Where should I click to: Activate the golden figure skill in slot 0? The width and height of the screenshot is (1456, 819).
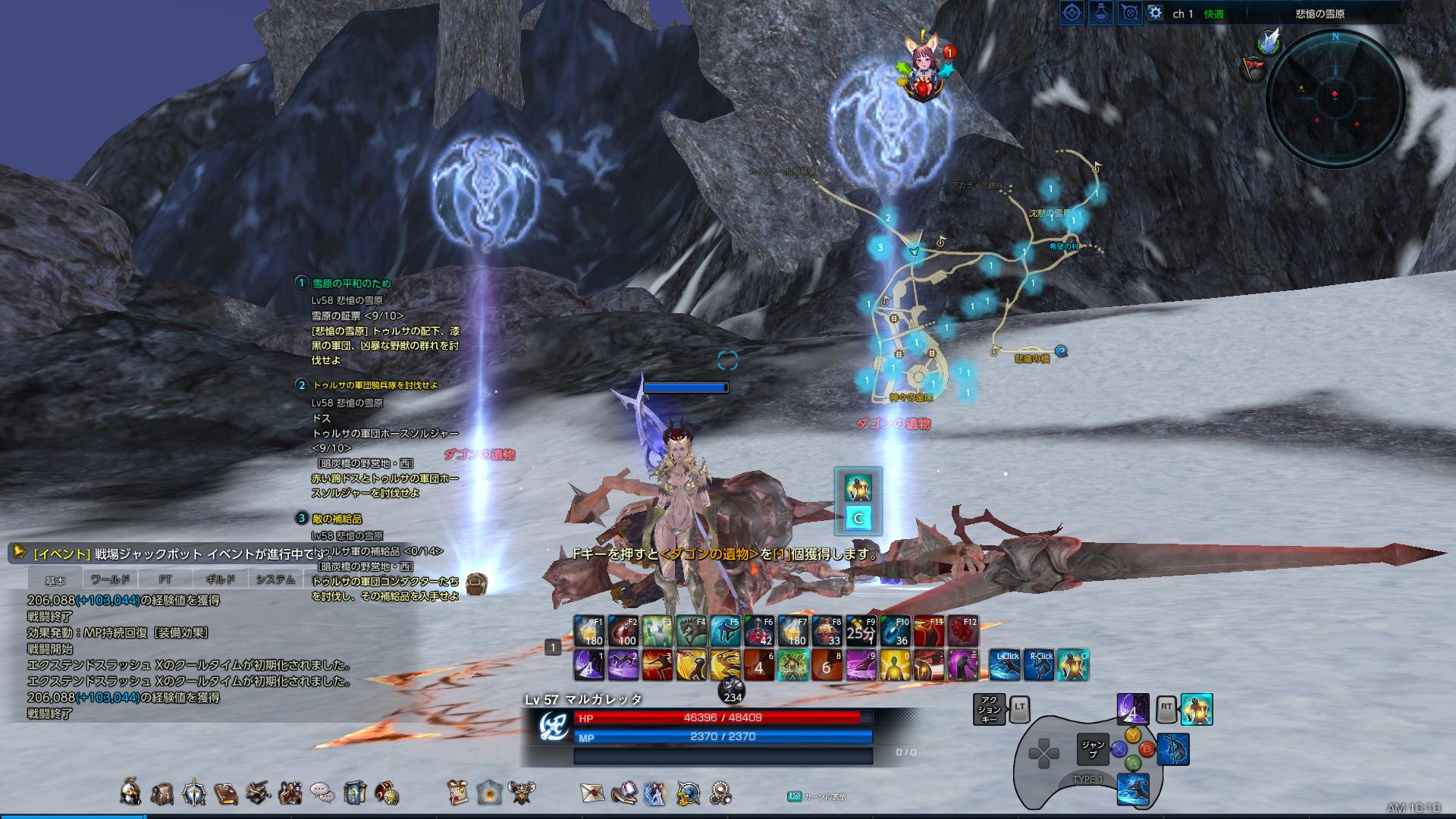point(895,665)
